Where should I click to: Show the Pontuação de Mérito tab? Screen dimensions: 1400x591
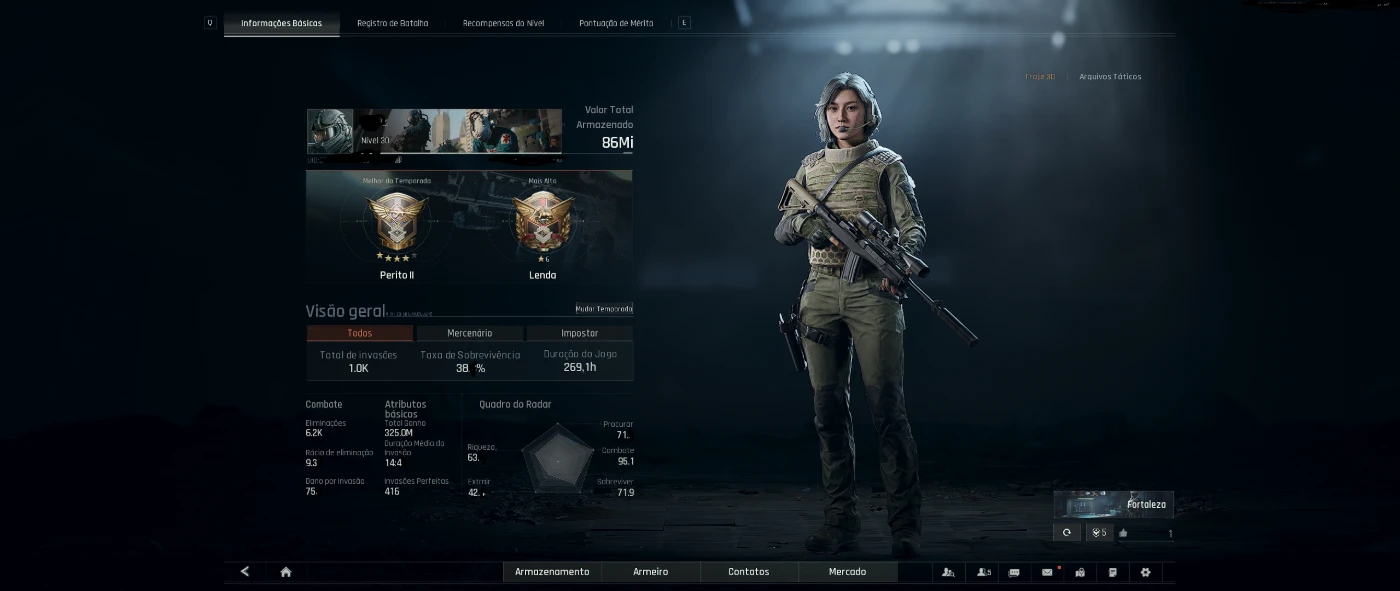616,23
